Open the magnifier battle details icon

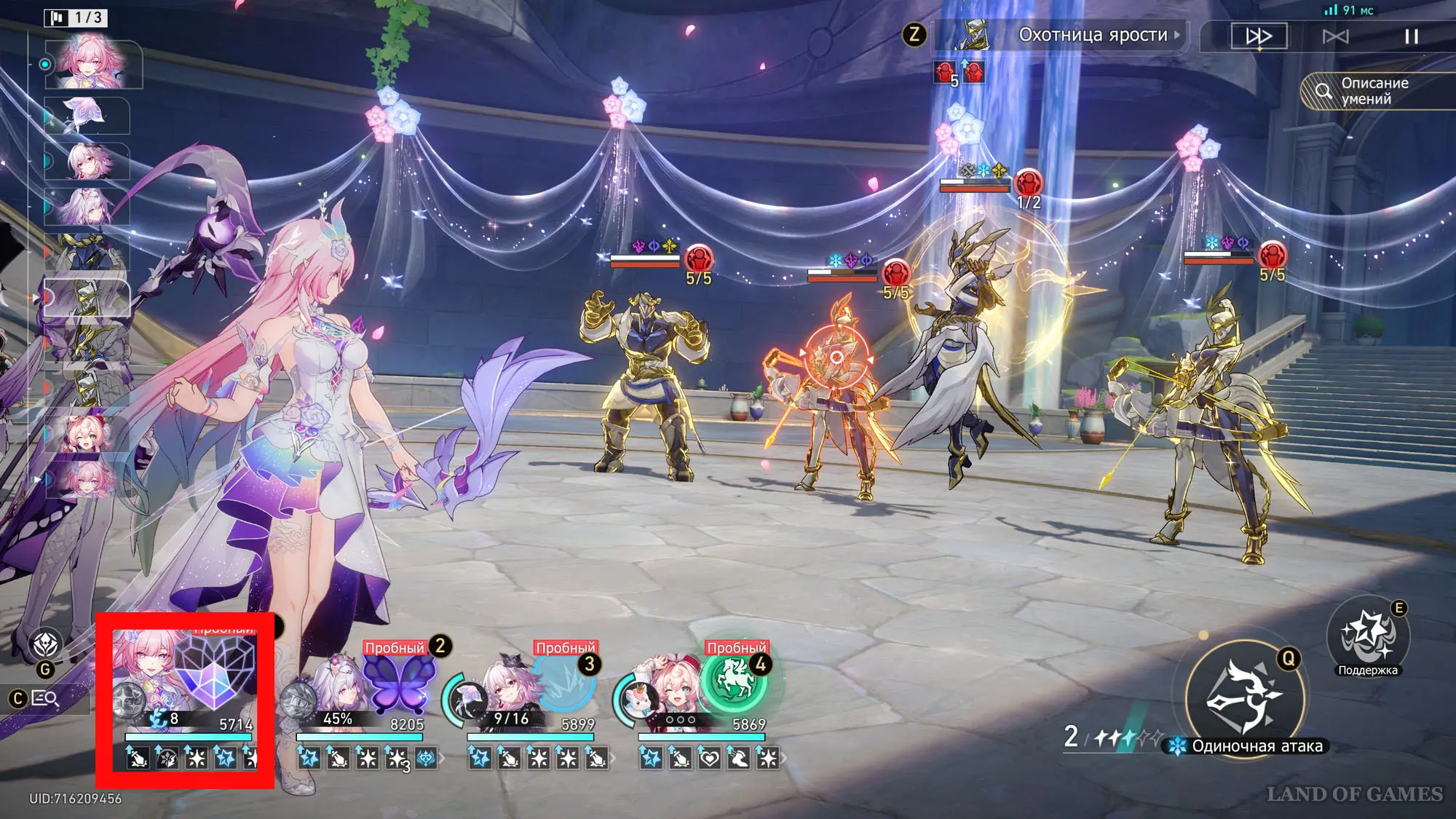44,699
